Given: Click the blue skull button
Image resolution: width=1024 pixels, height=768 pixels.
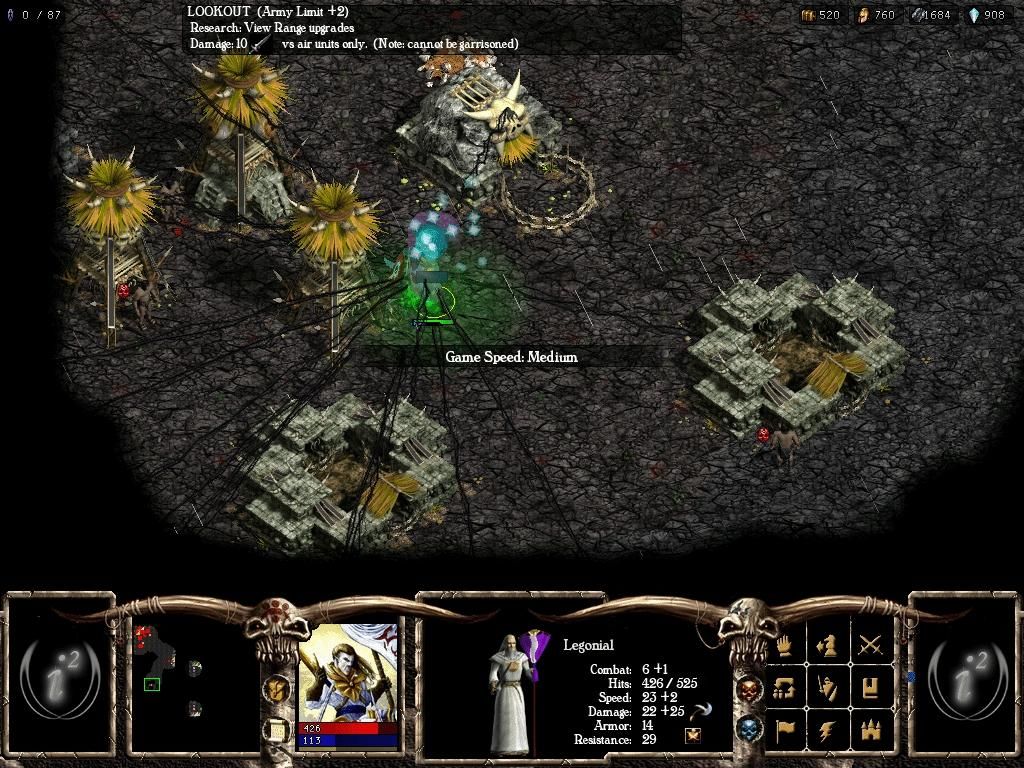Looking at the screenshot, I should pos(748,730).
